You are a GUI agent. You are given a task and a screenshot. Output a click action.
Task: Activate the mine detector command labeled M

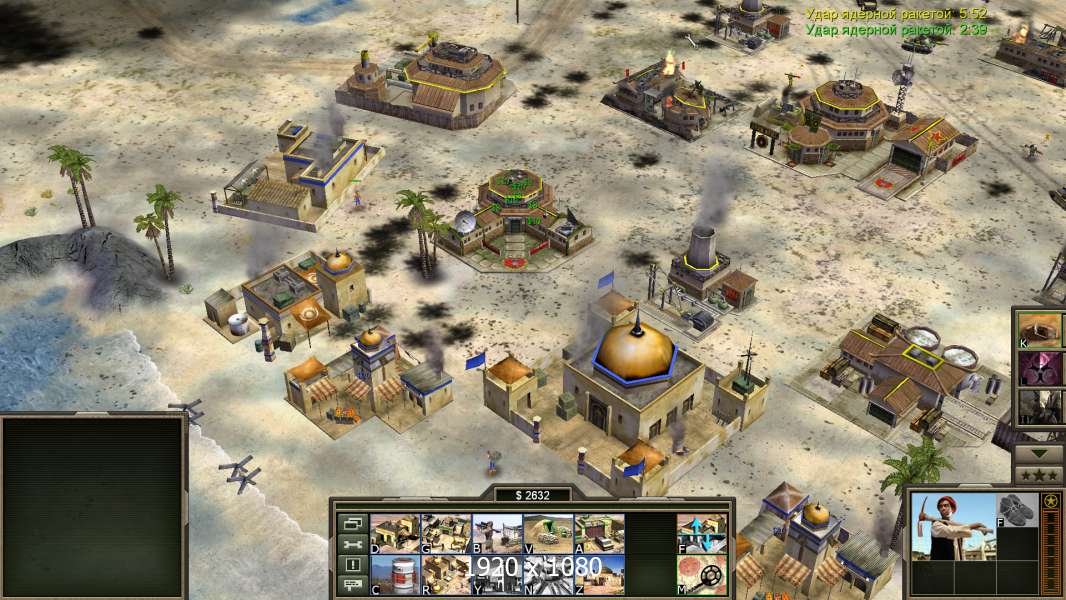point(702,574)
